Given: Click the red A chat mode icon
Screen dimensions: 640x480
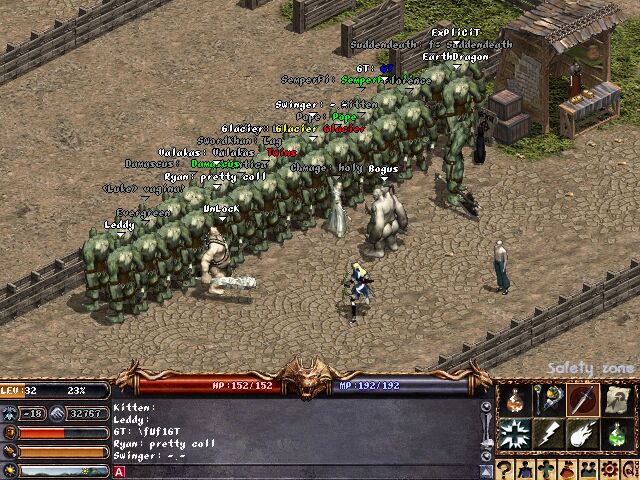Looking at the screenshot, I should [119, 471].
